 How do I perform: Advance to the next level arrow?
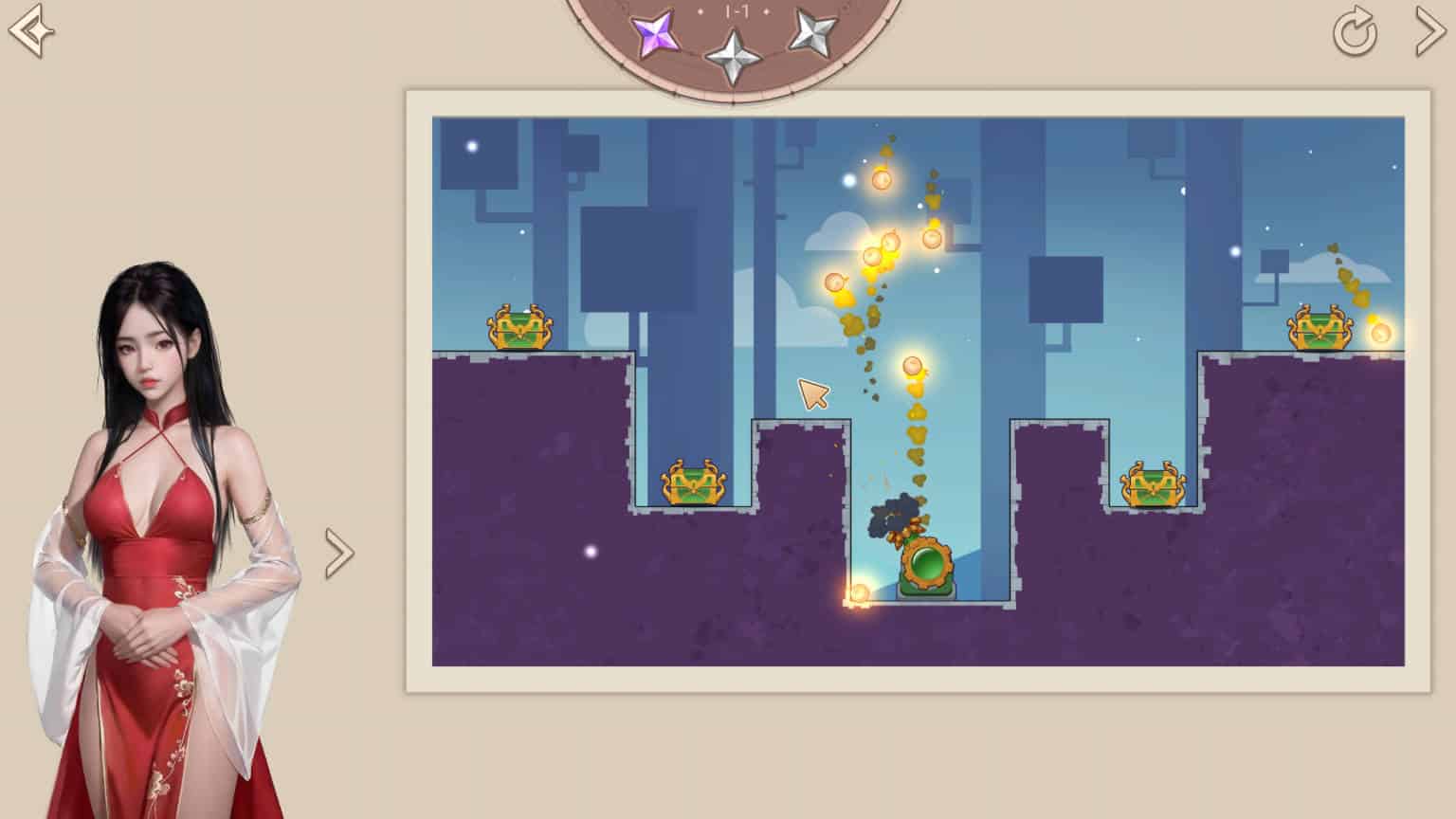click(x=1429, y=31)
